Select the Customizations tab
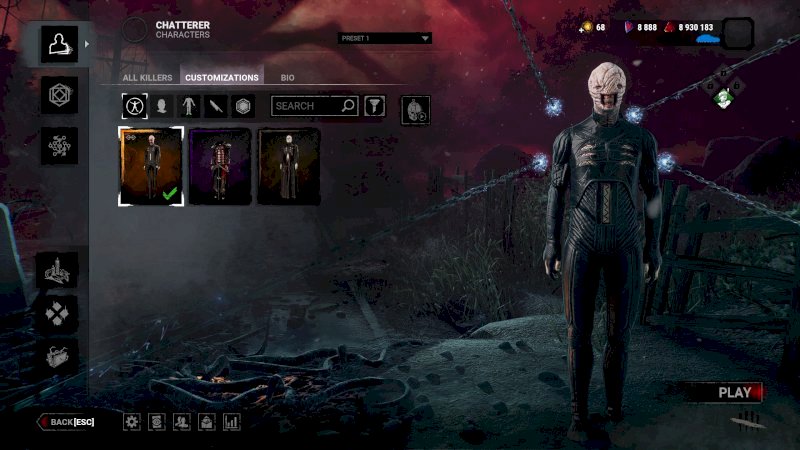 [x=221, y=77]
